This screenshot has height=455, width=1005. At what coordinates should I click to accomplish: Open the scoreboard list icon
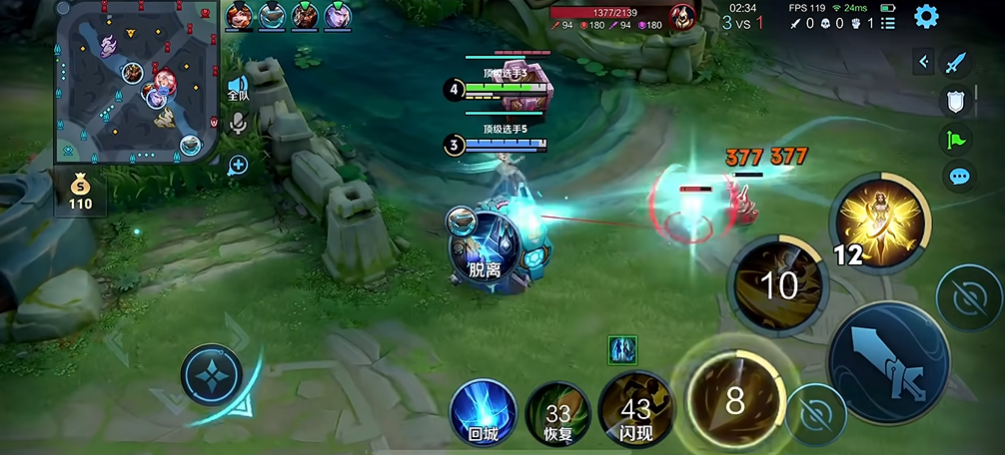coord(888,21)
